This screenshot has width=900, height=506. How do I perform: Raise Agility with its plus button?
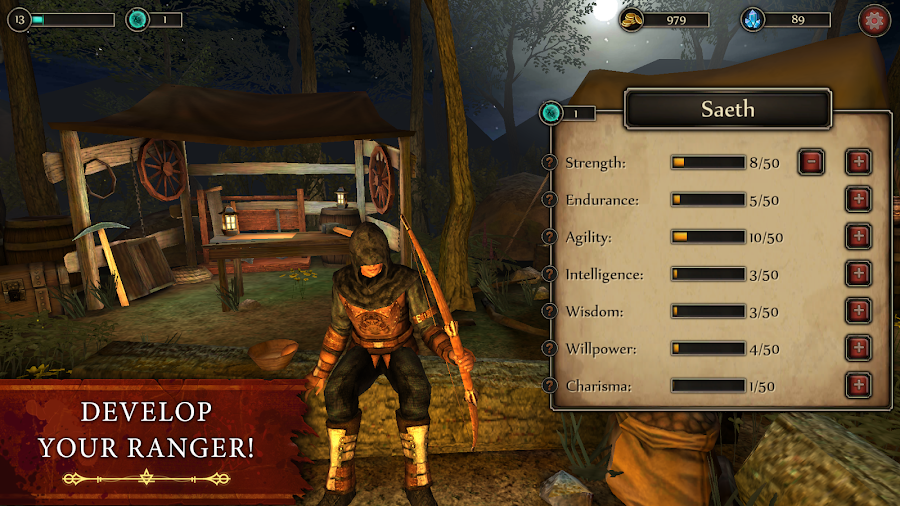[x=858, y=237]
